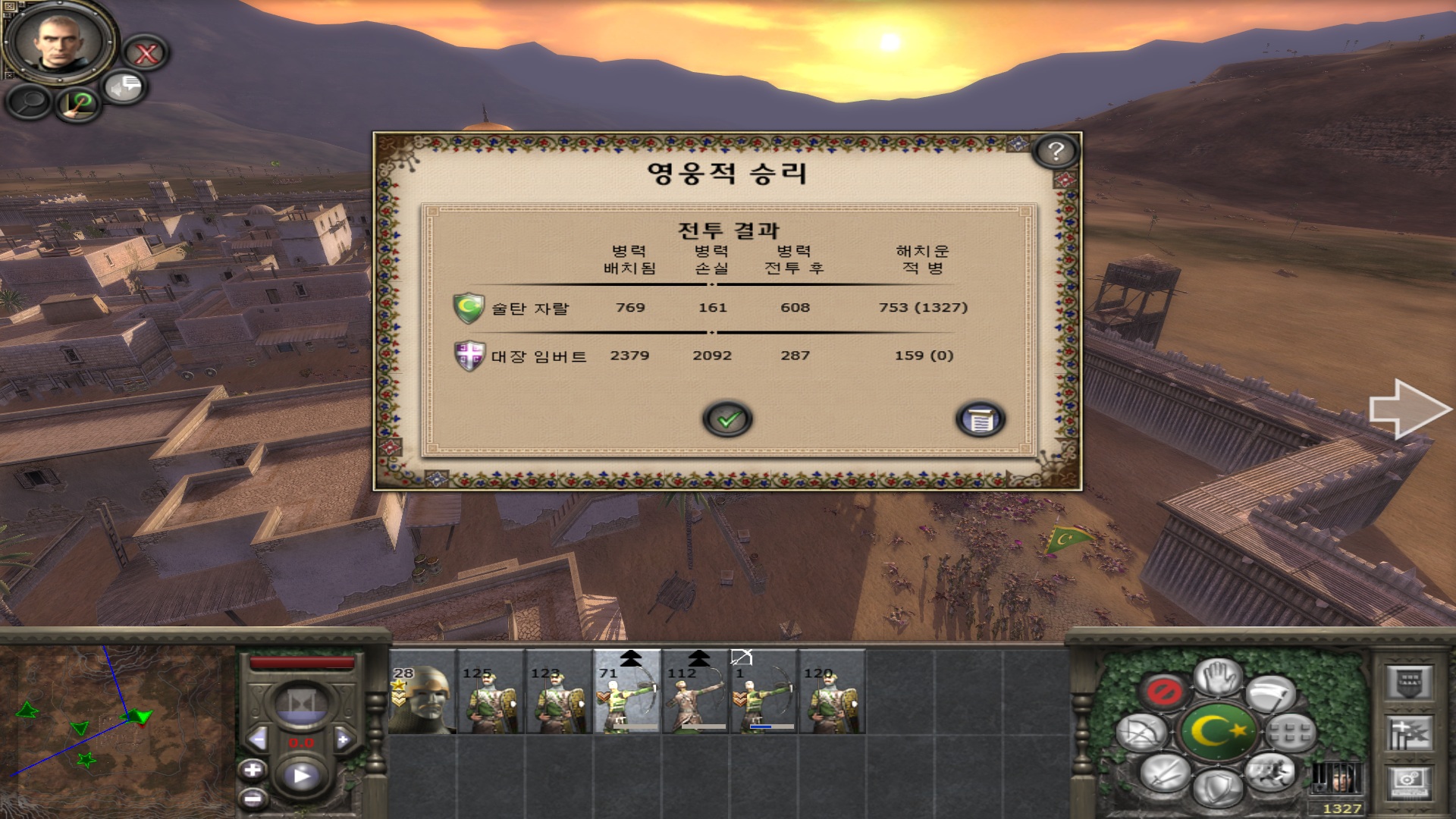Select the single-man archer unit card
Image resolution: width=1456 pixels, height=819 pixels.
coord(764,692)
